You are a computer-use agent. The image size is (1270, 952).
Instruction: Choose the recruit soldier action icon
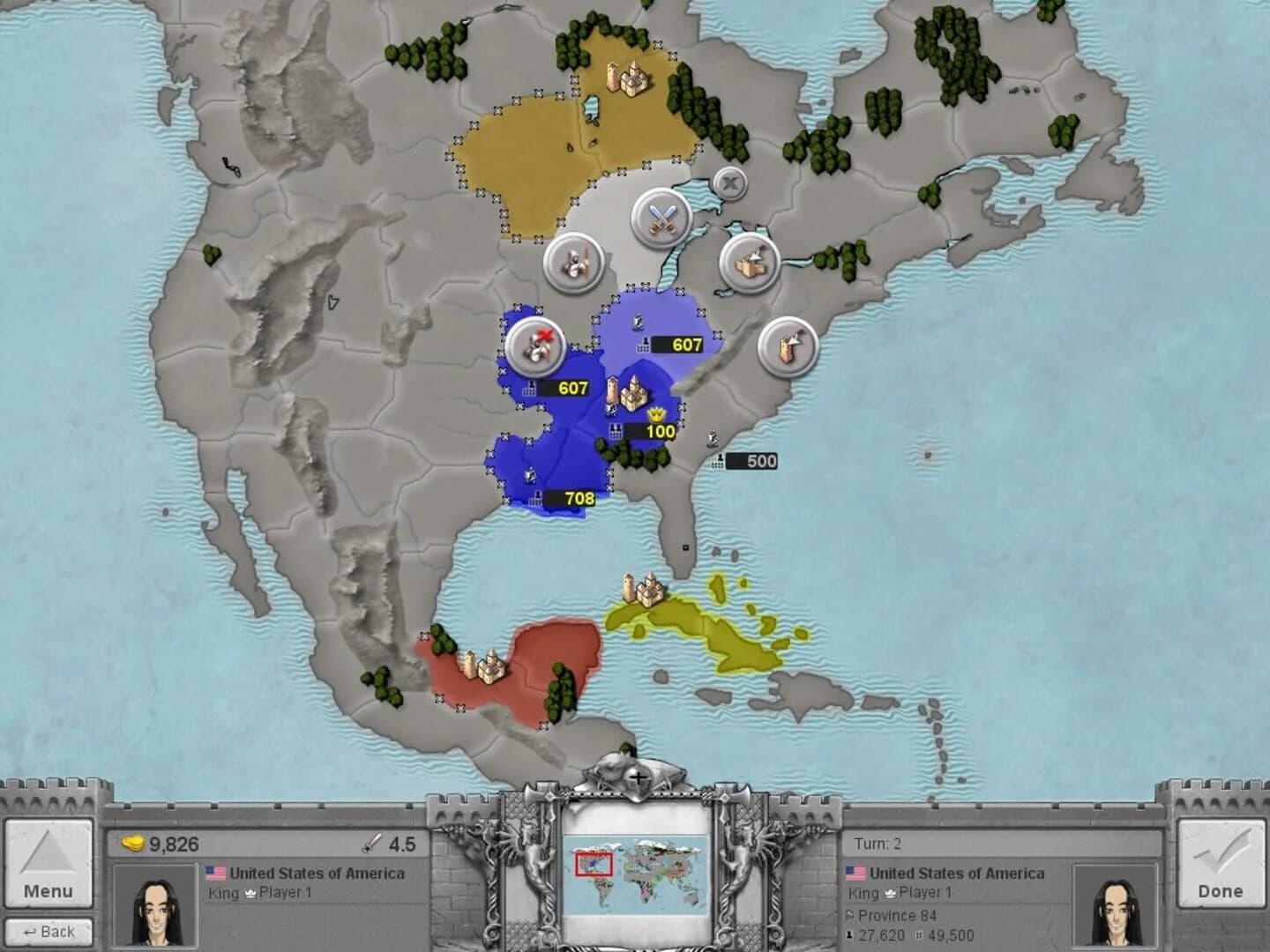click(572, 263)
